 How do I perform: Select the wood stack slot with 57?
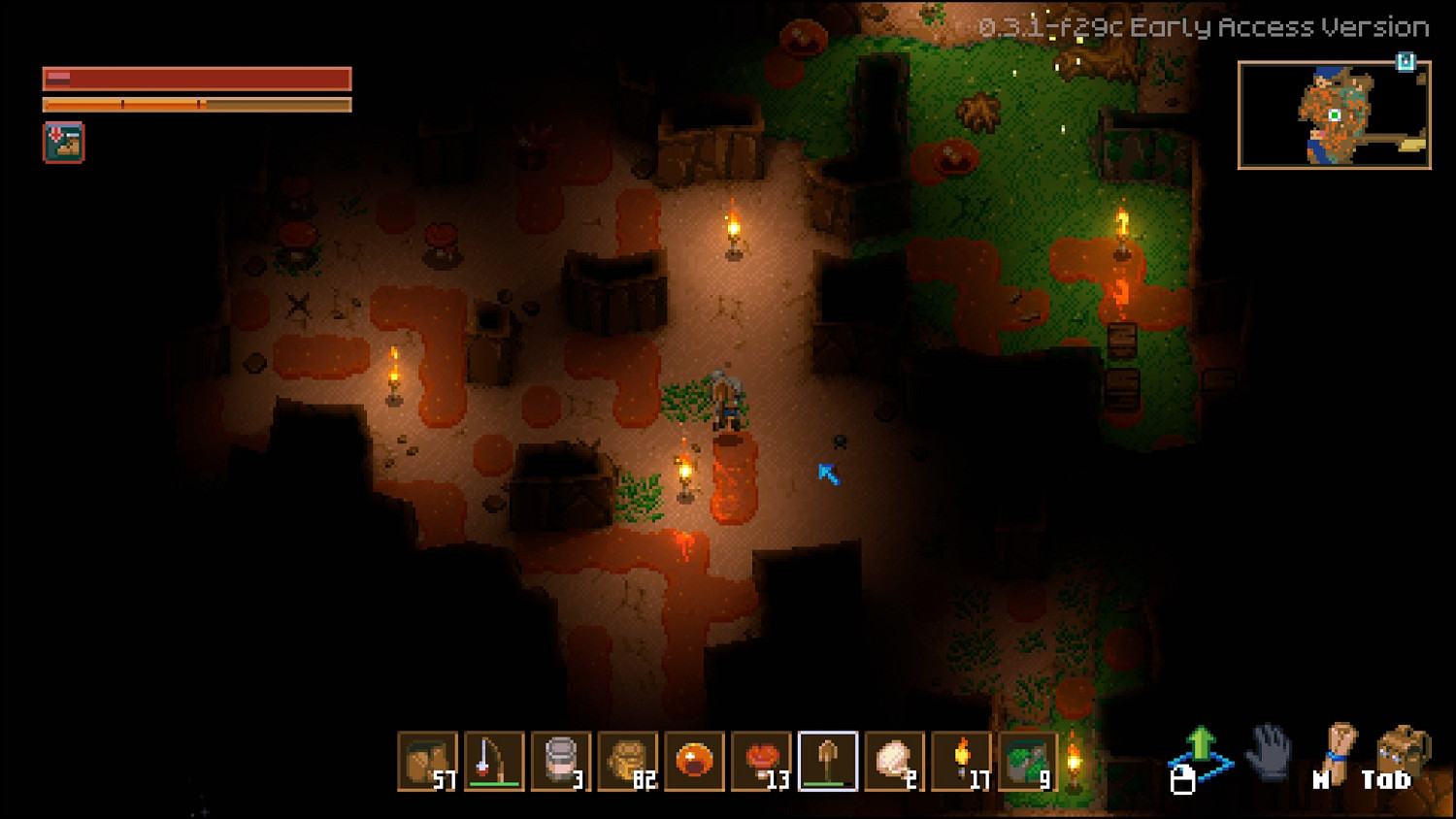click(427, 762)
